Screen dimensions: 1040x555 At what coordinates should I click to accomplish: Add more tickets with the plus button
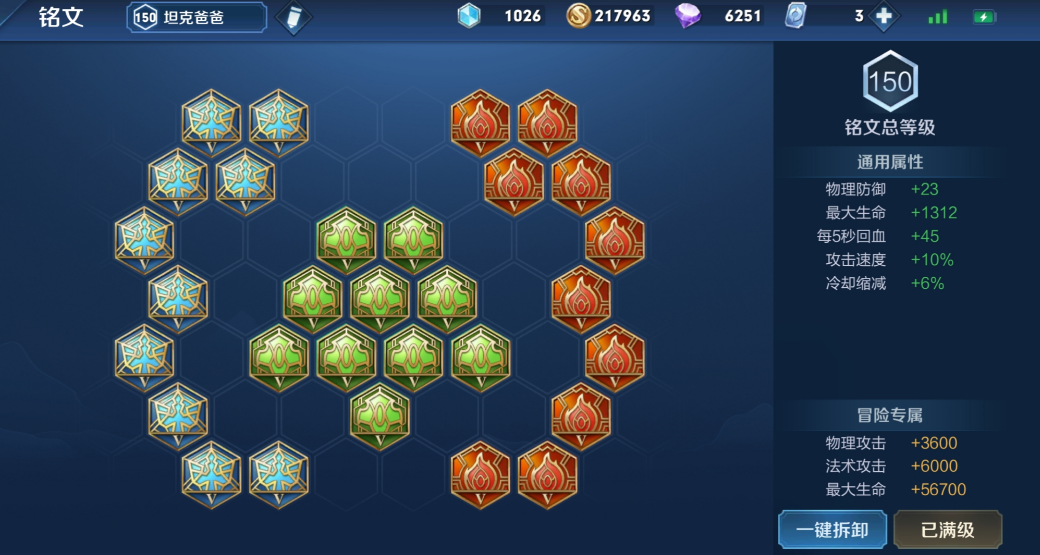pos(883,17)
